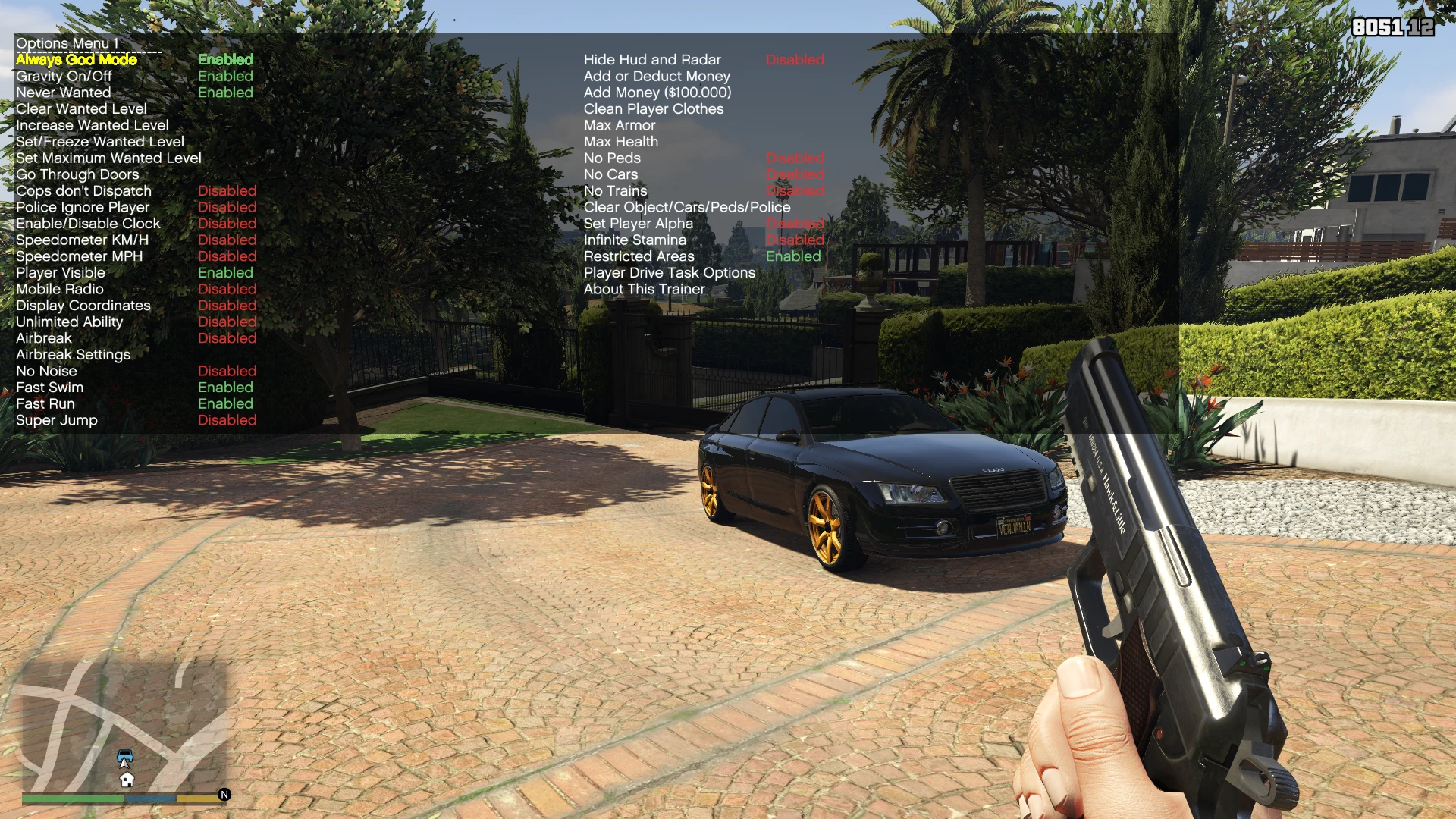Click the North compass marker on the minimap

click(222, 794)
